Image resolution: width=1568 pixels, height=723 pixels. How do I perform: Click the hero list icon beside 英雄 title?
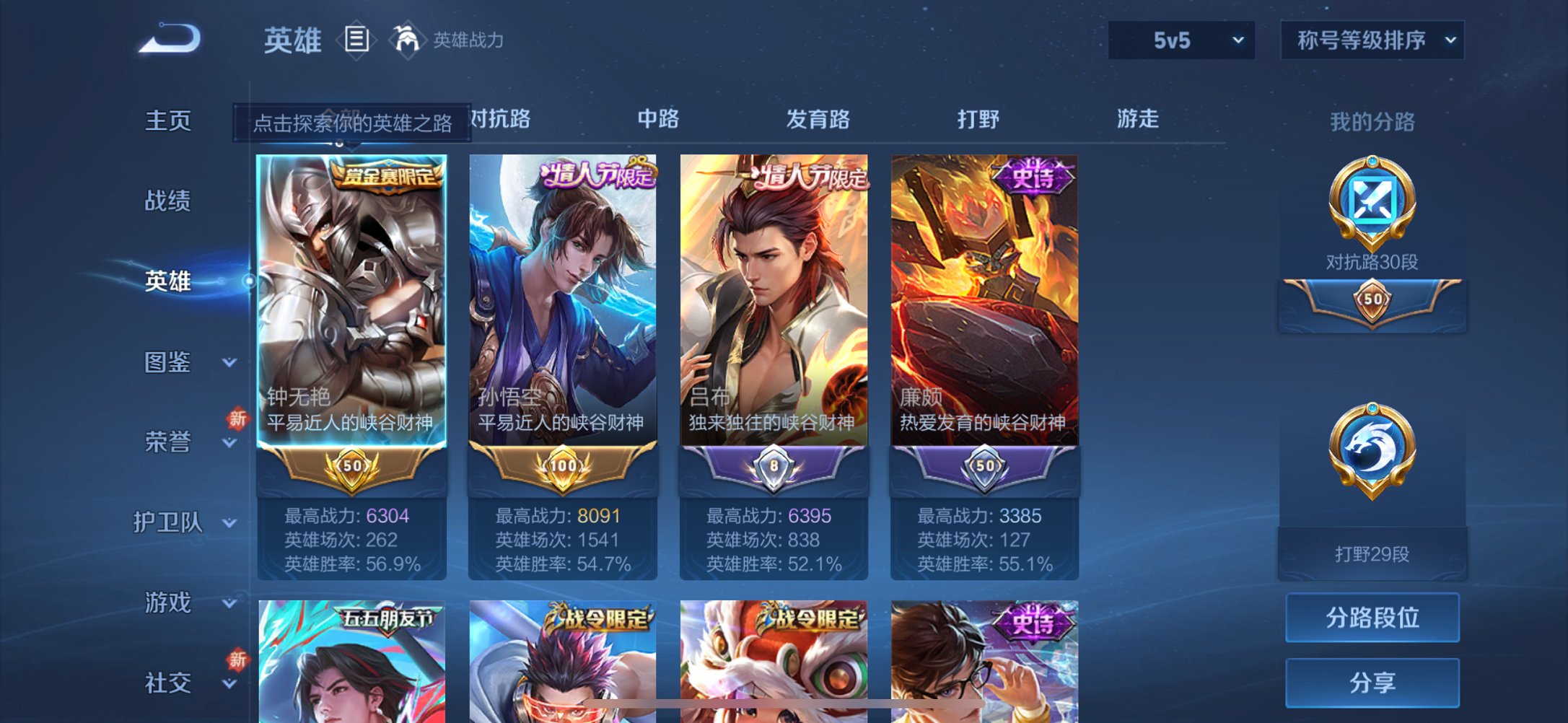point(358,40)
